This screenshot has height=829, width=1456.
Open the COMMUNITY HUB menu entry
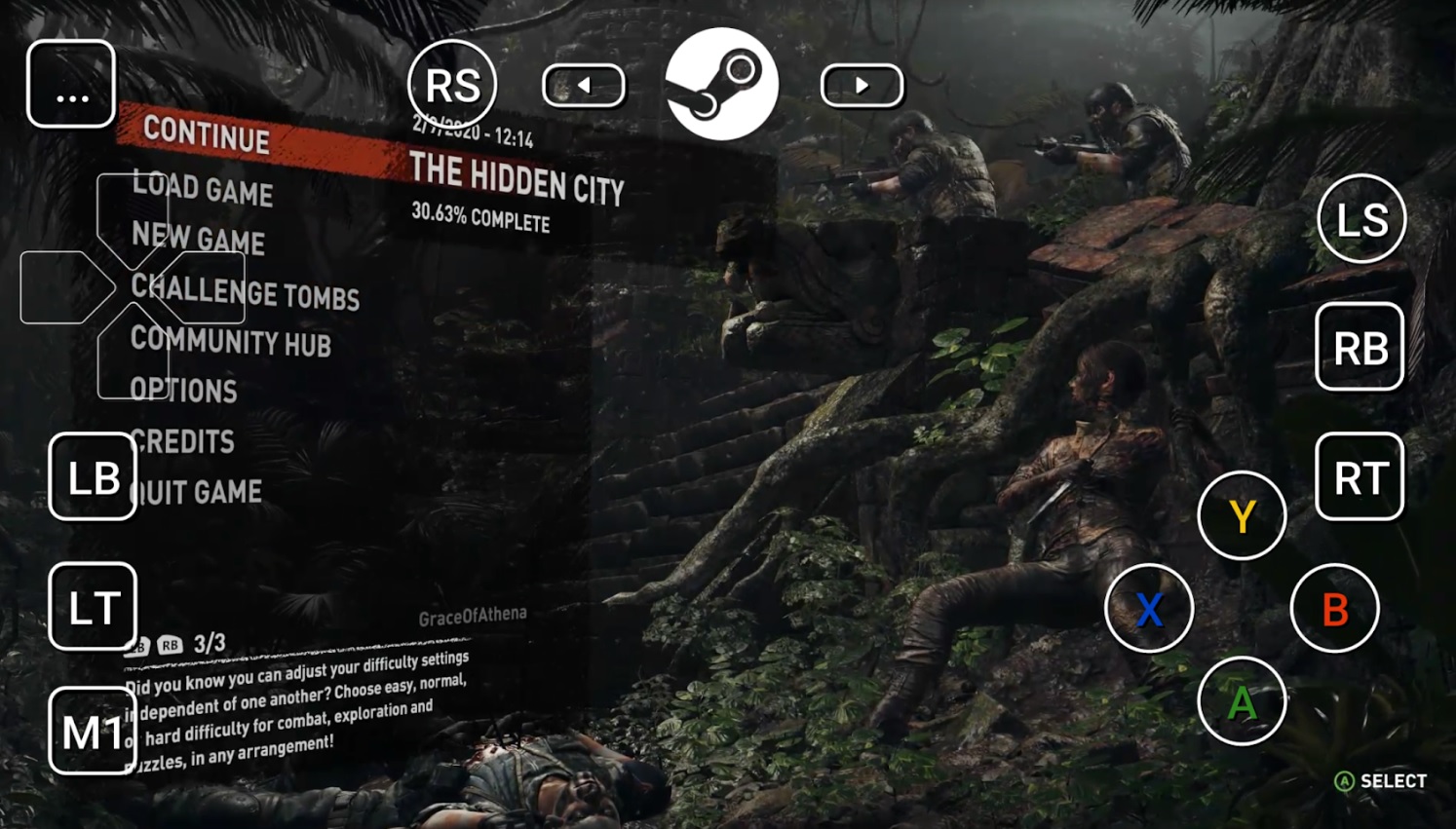pyautogui.click(x=231, y=345)
